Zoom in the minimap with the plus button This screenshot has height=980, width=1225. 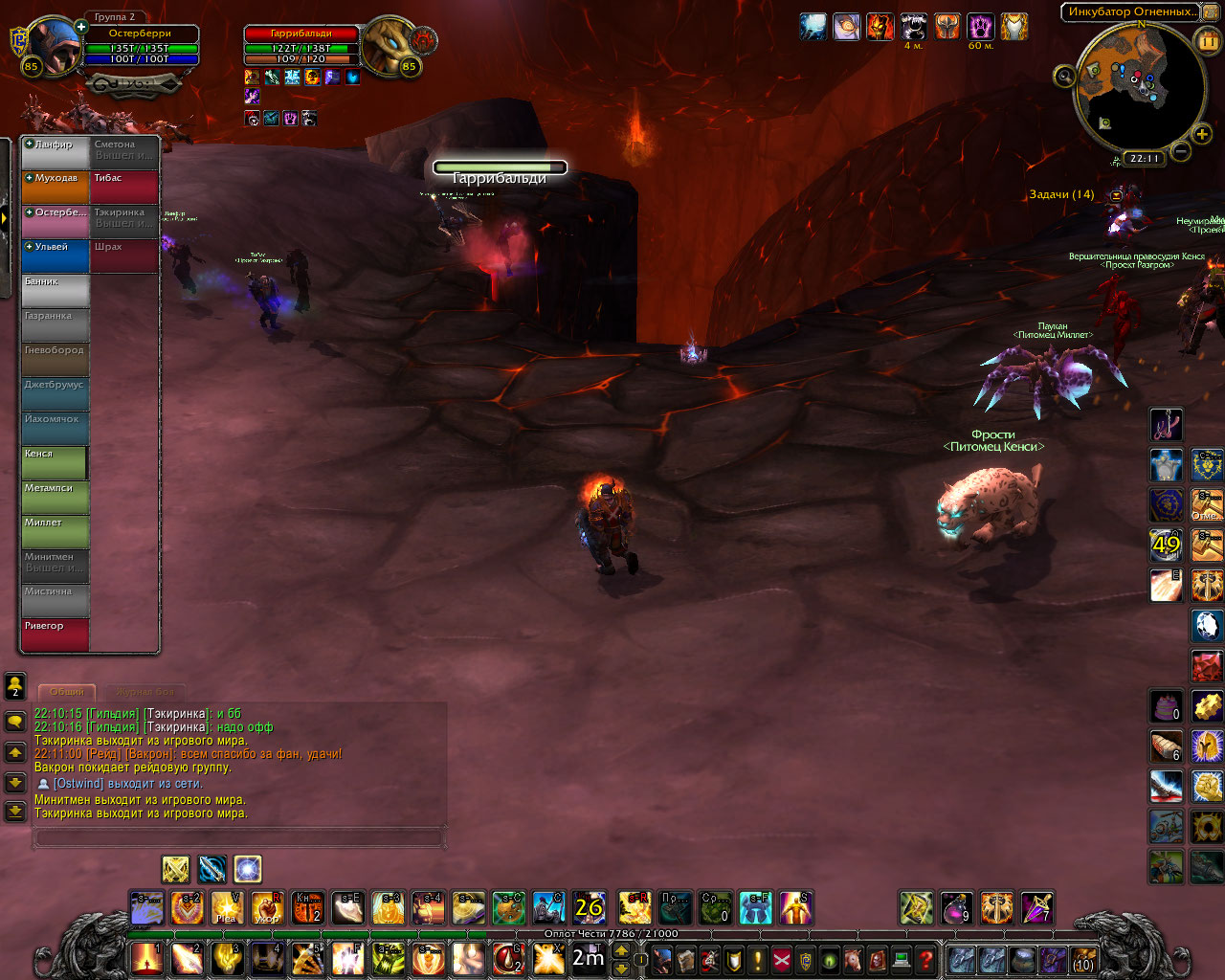pyautogui.click(x=1202, y=134)
